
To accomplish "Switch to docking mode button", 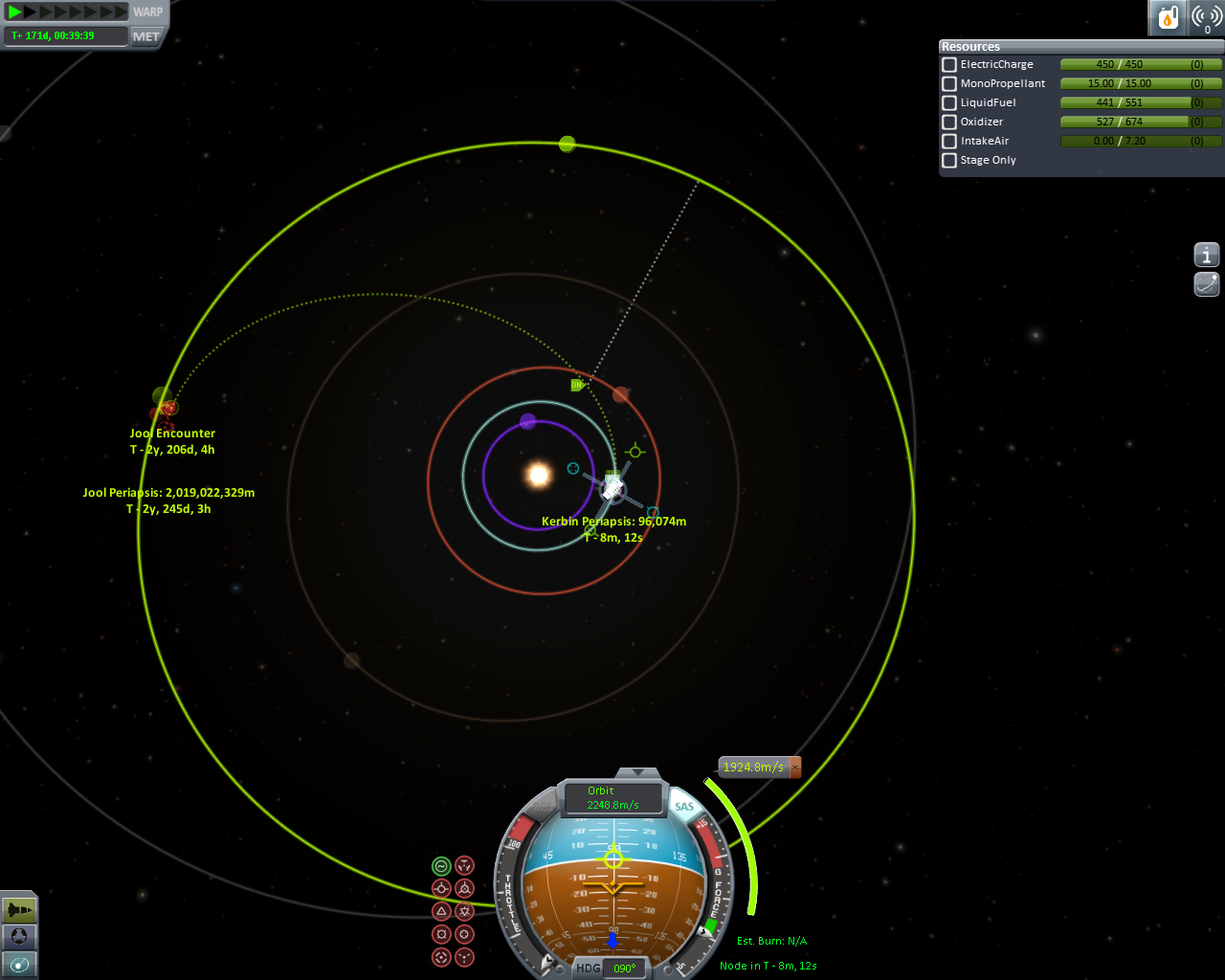I will click(x=19, y=937).
